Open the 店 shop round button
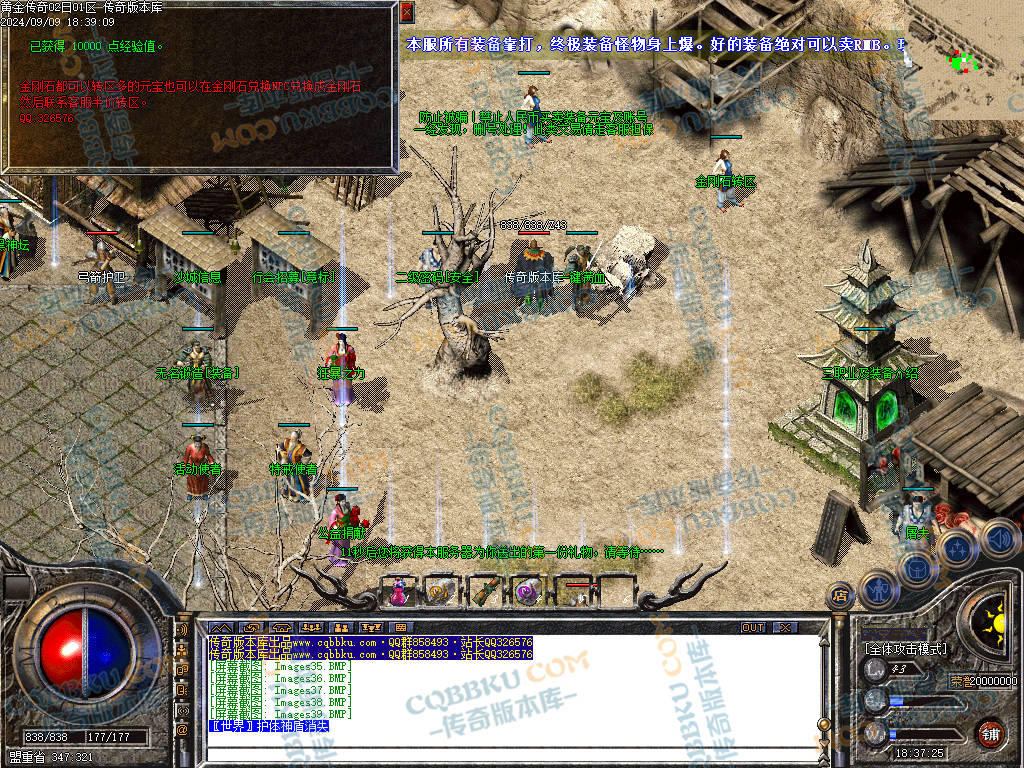The height and width of the screenshot is (768, 1024). click(x=839, y=597)
